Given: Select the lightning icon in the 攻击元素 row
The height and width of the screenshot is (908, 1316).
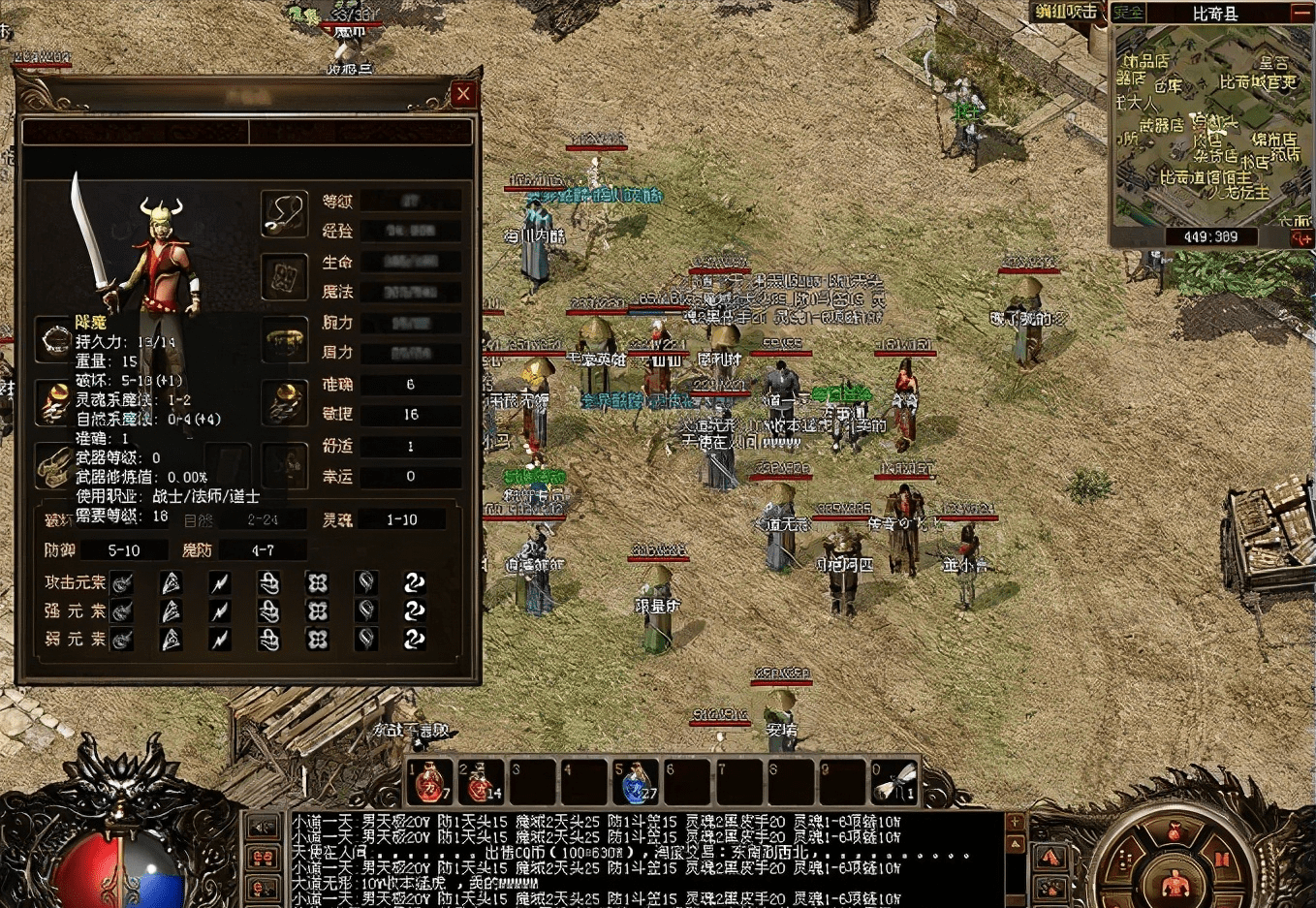Looking at the screenshot, I should [220, 582].
